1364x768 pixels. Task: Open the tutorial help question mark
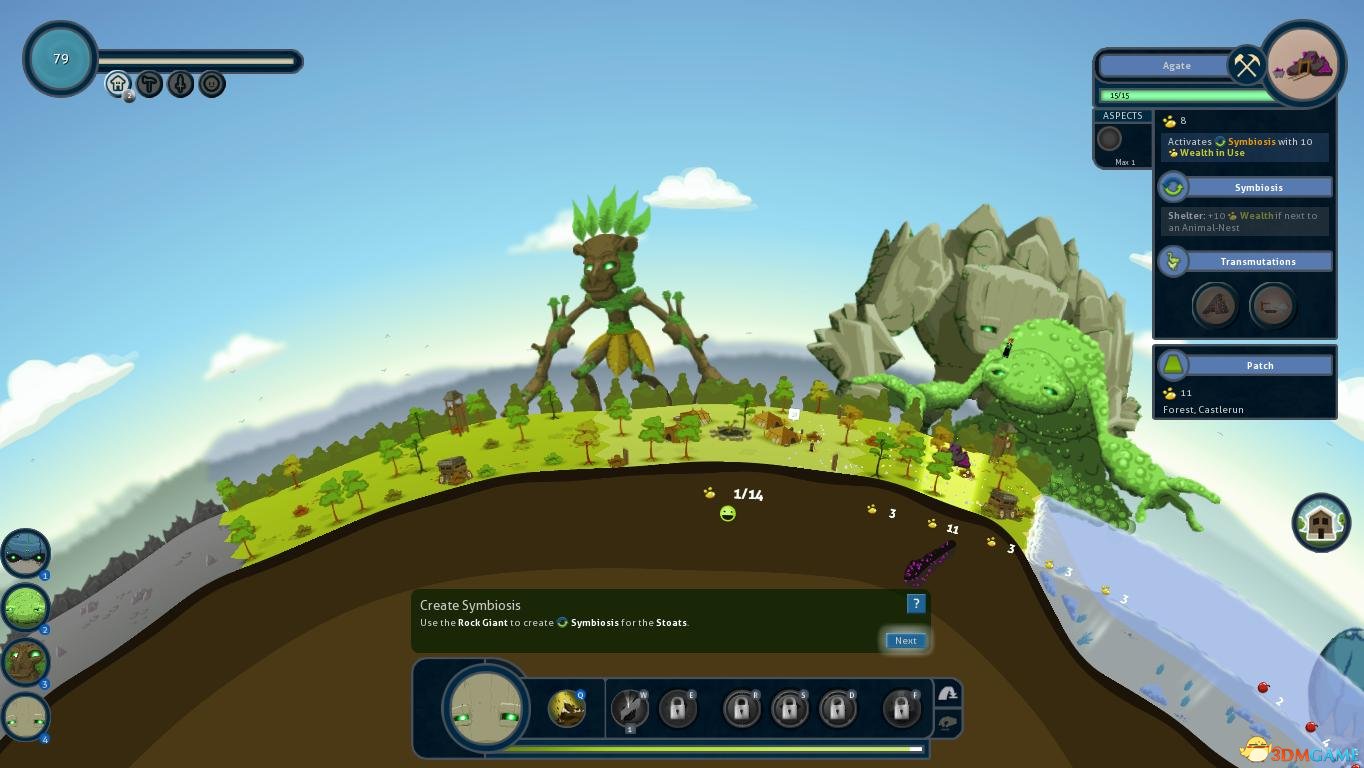point(915,603)
